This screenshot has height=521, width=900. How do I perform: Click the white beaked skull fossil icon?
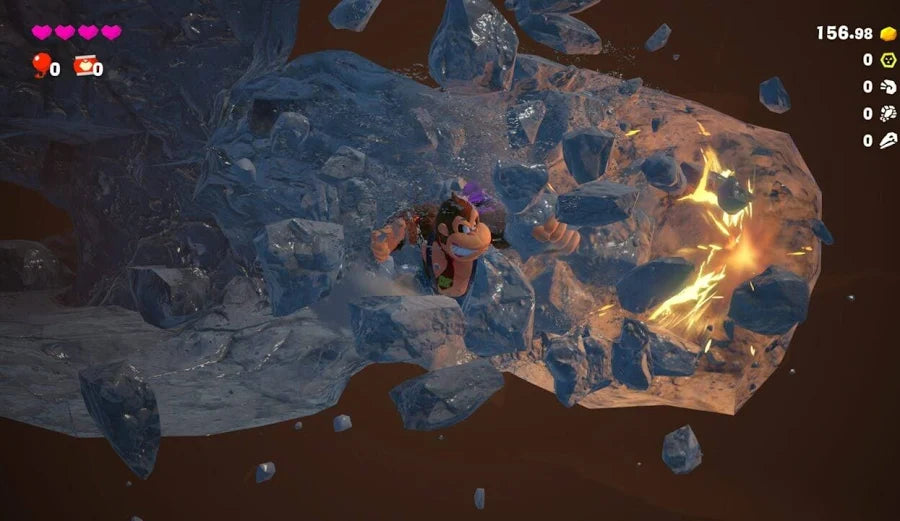pyautogui.click(x=888, y=141)
